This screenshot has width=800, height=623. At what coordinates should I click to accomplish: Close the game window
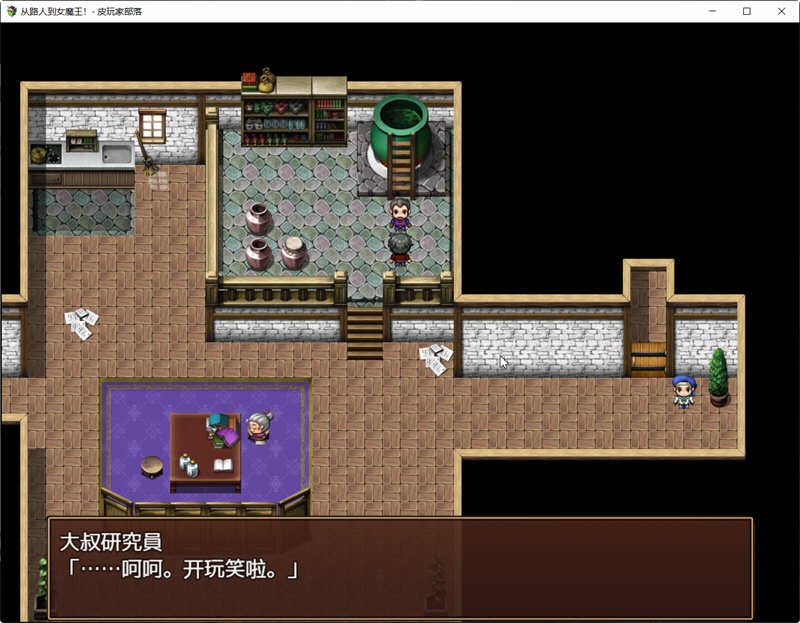[781, 11]
